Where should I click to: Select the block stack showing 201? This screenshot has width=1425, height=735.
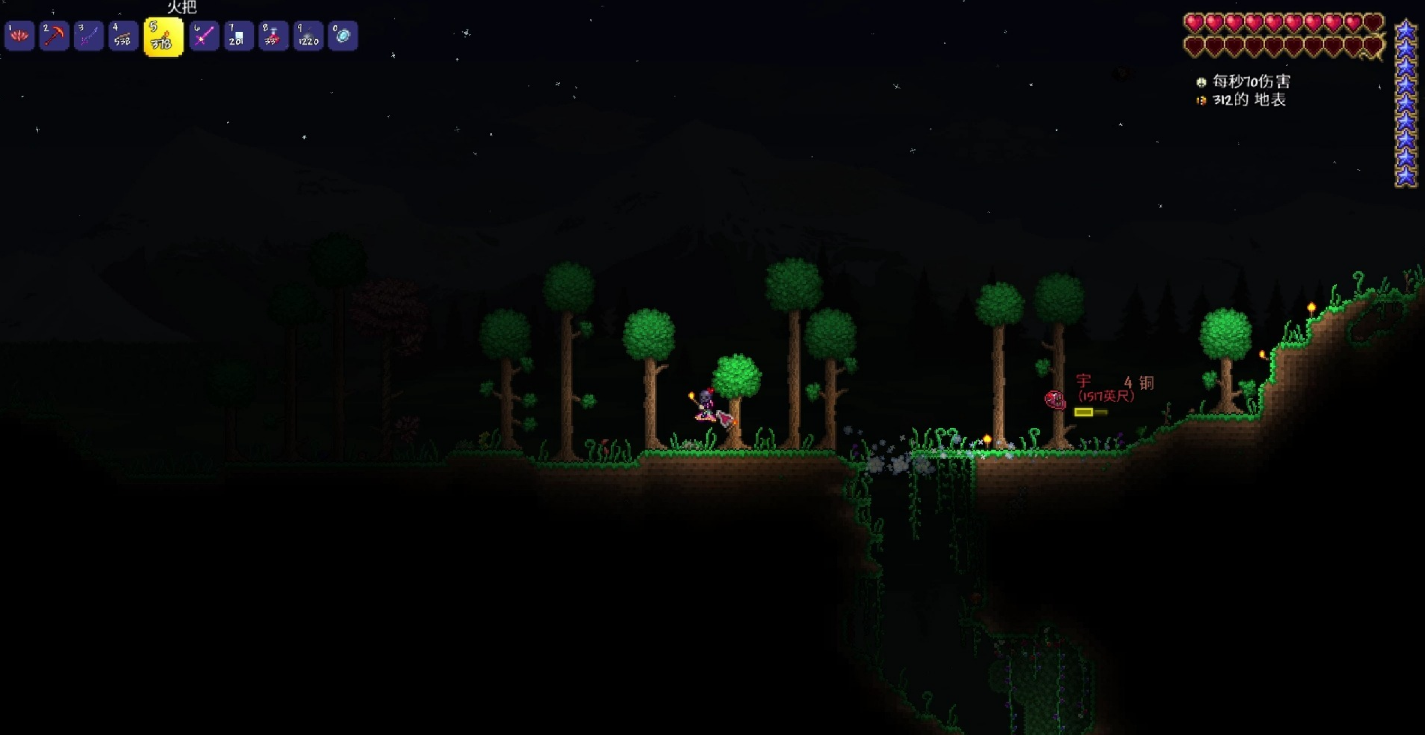click(x=239, y=36)
